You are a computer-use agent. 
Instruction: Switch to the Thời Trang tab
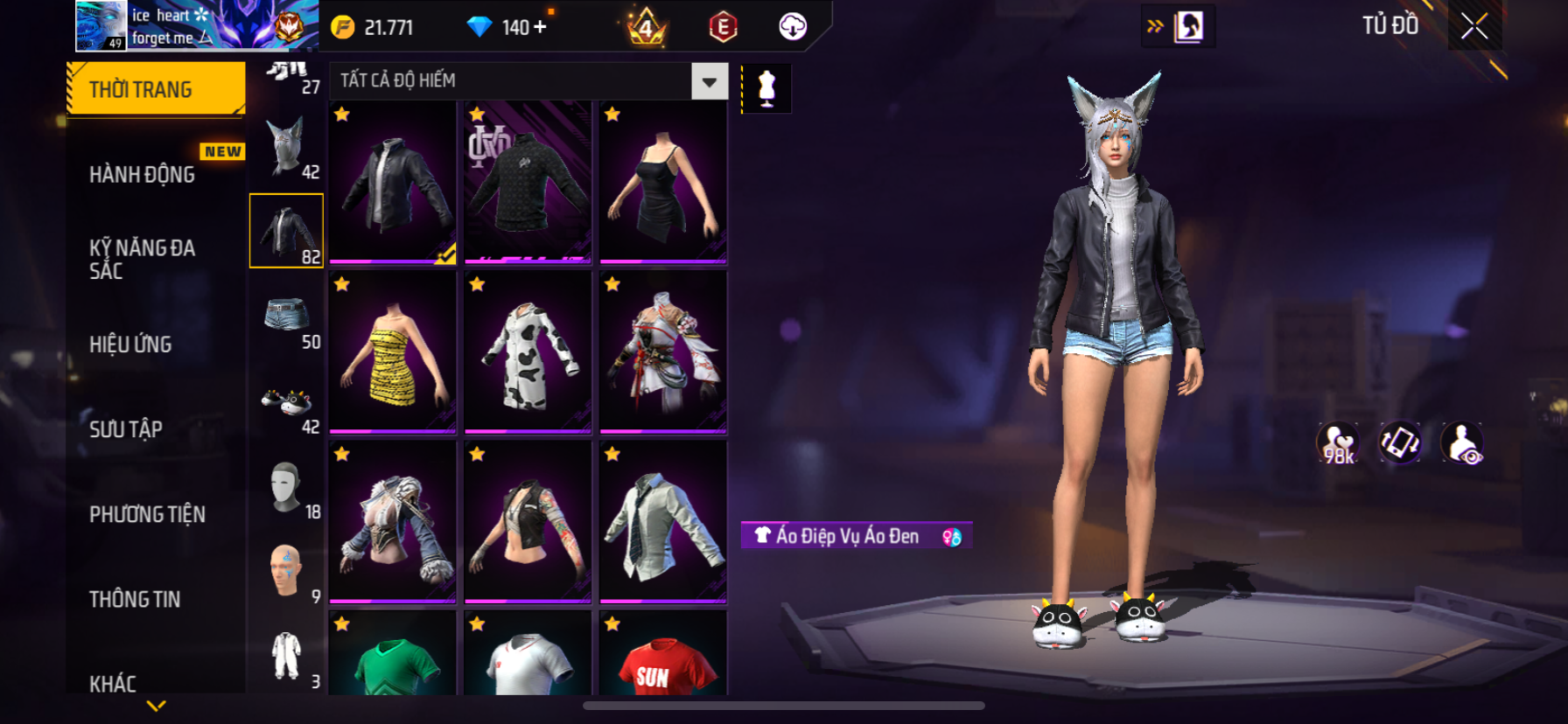[156, 89]
